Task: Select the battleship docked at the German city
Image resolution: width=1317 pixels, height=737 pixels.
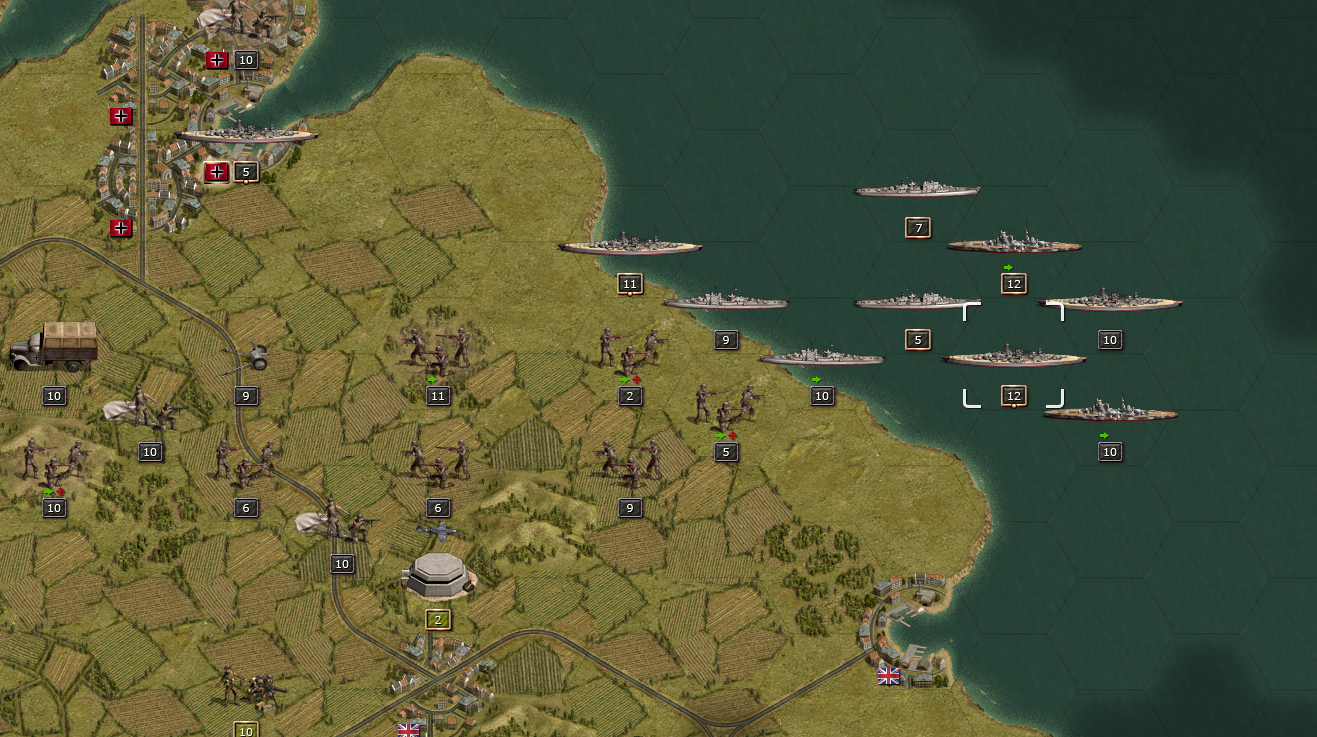Action: click(x=247, y=133)
